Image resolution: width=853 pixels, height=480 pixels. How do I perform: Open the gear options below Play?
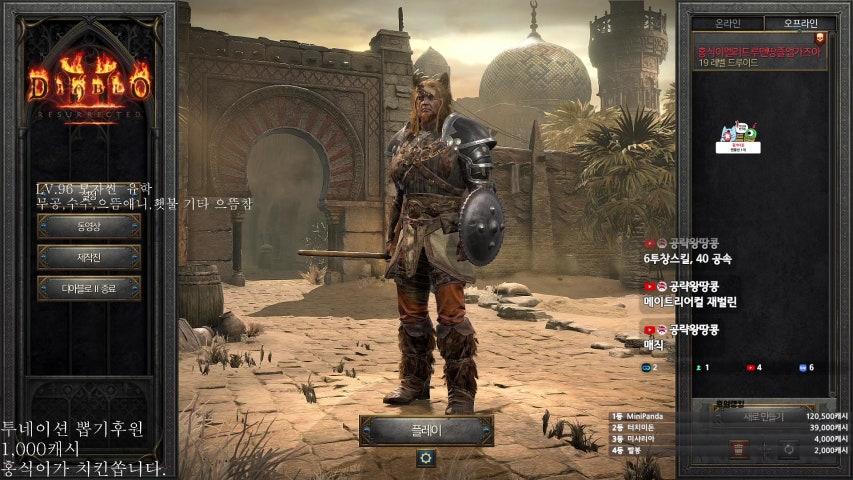[x=426, y=458]
